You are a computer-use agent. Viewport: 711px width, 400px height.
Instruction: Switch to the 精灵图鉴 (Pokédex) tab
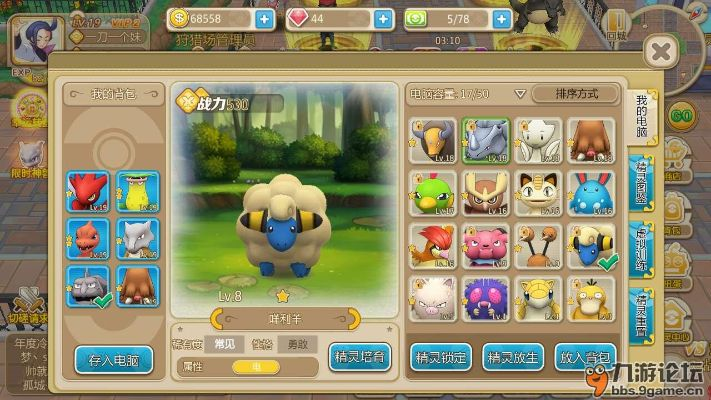pyautogui.click(x=642, y=185)
